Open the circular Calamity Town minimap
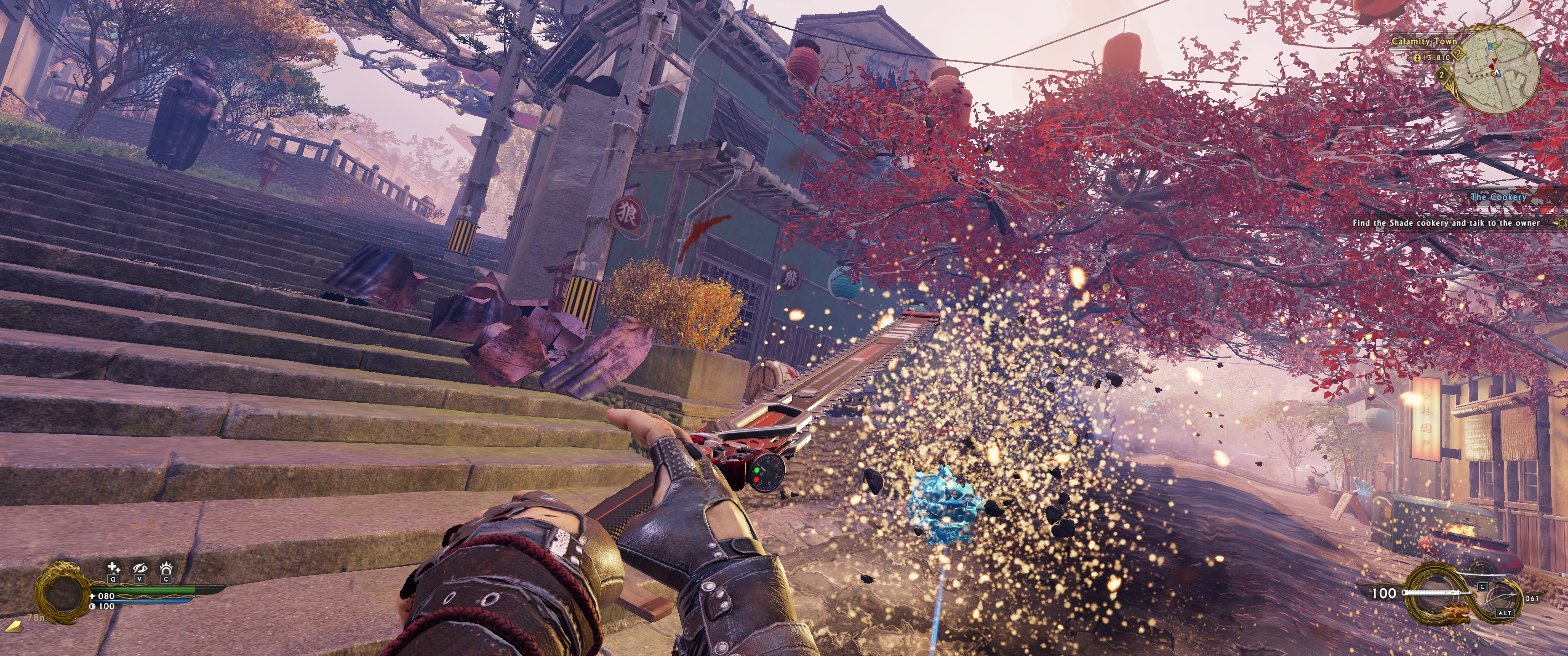The width and height of the screenshot is (1568, 656). click(1499, 71)
